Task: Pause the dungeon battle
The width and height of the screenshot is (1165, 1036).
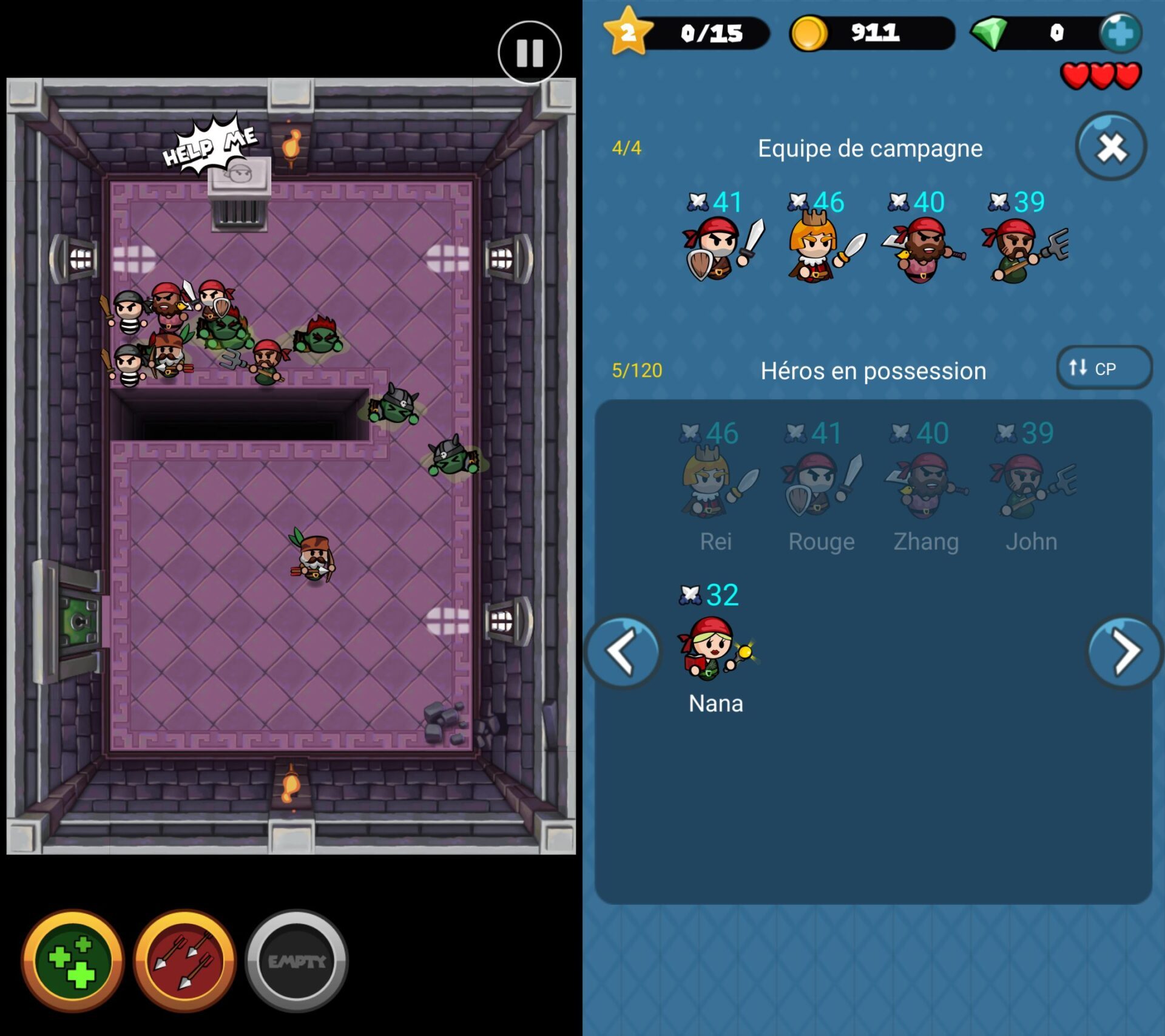Action: point(529,53)
